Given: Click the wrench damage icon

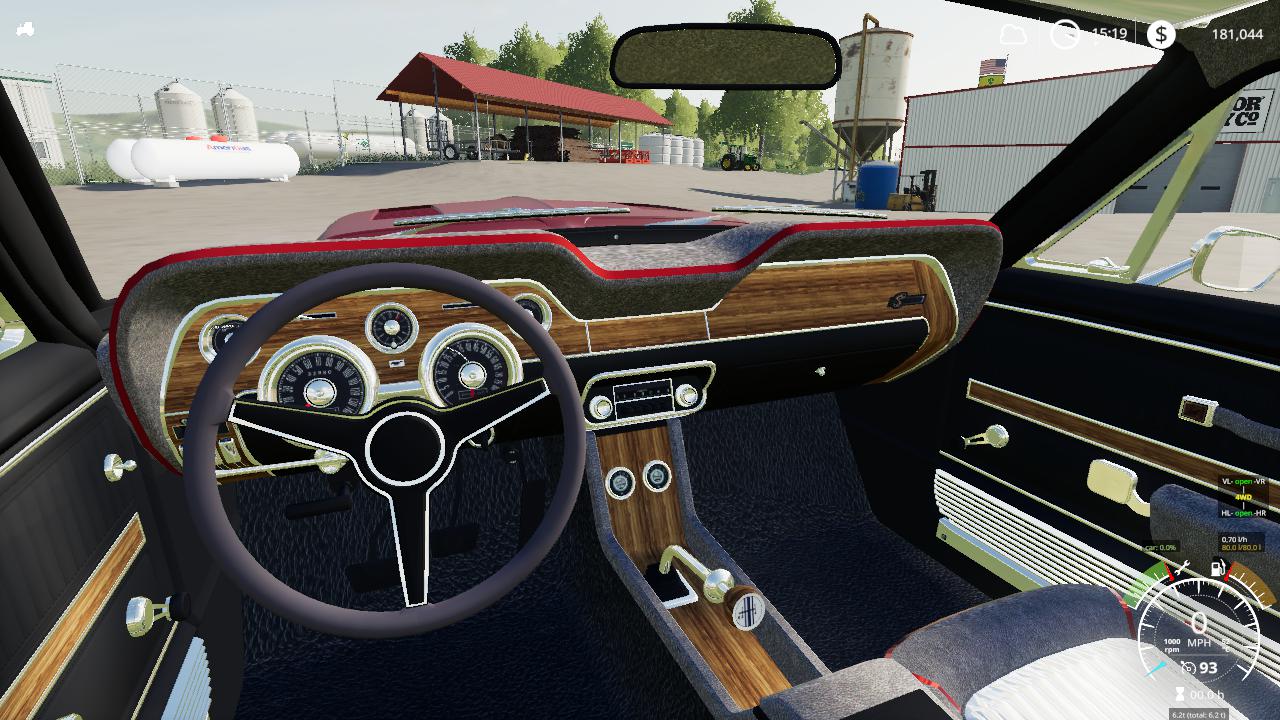Looking at the screenshot, I should coord(1183,569).
